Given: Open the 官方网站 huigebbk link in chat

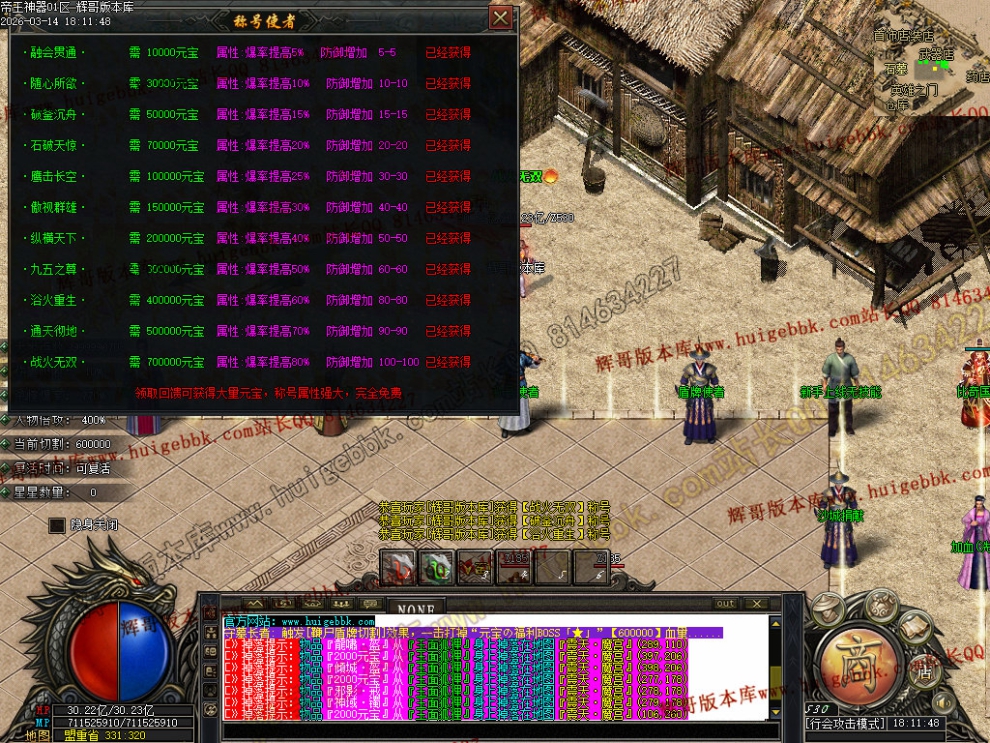Looking at the screenshot, I should click(x=299, y=622).
